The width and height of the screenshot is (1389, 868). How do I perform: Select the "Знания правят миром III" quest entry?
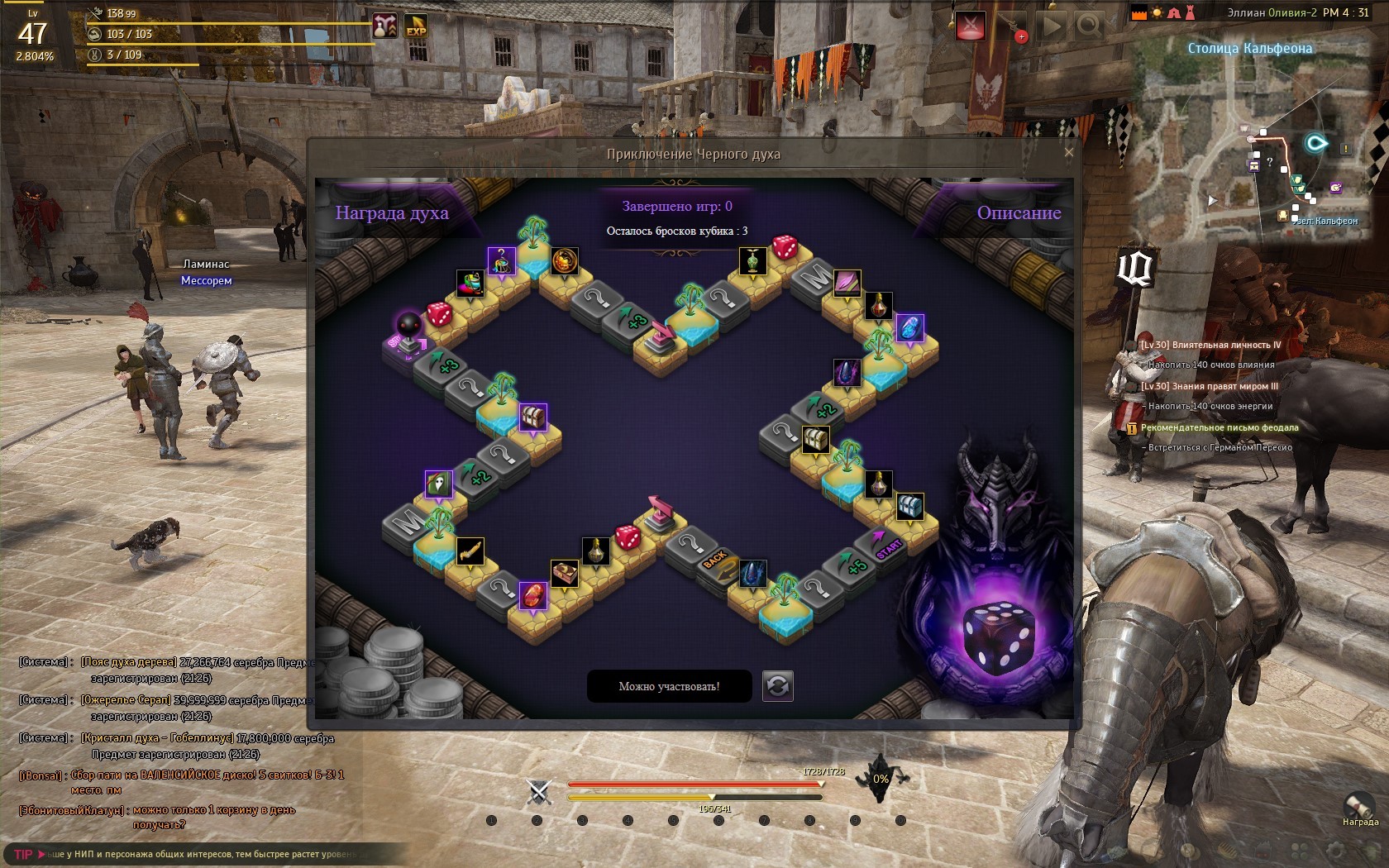pos(1209,386)
